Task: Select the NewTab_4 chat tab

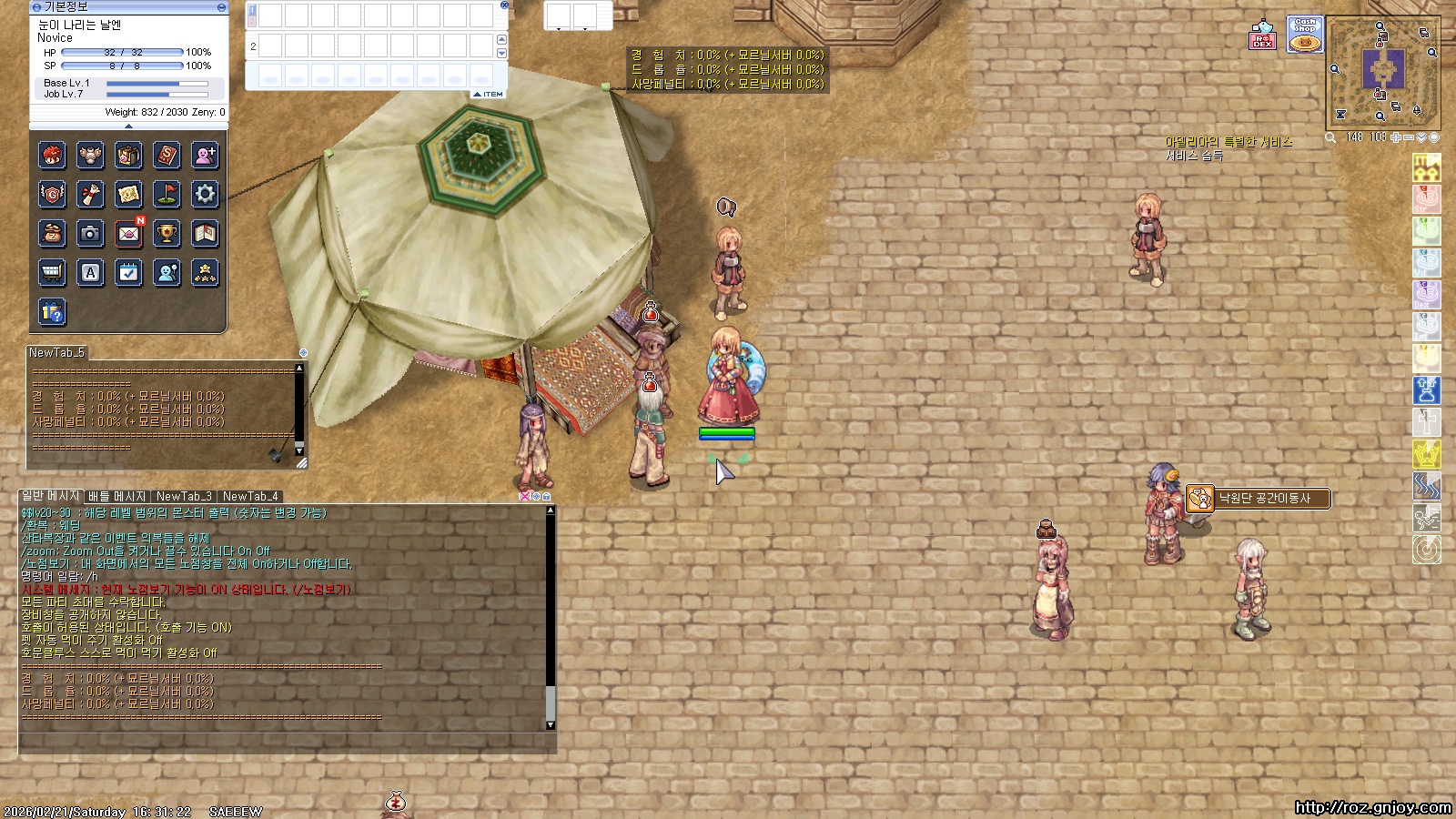Action: pos(250,497)
